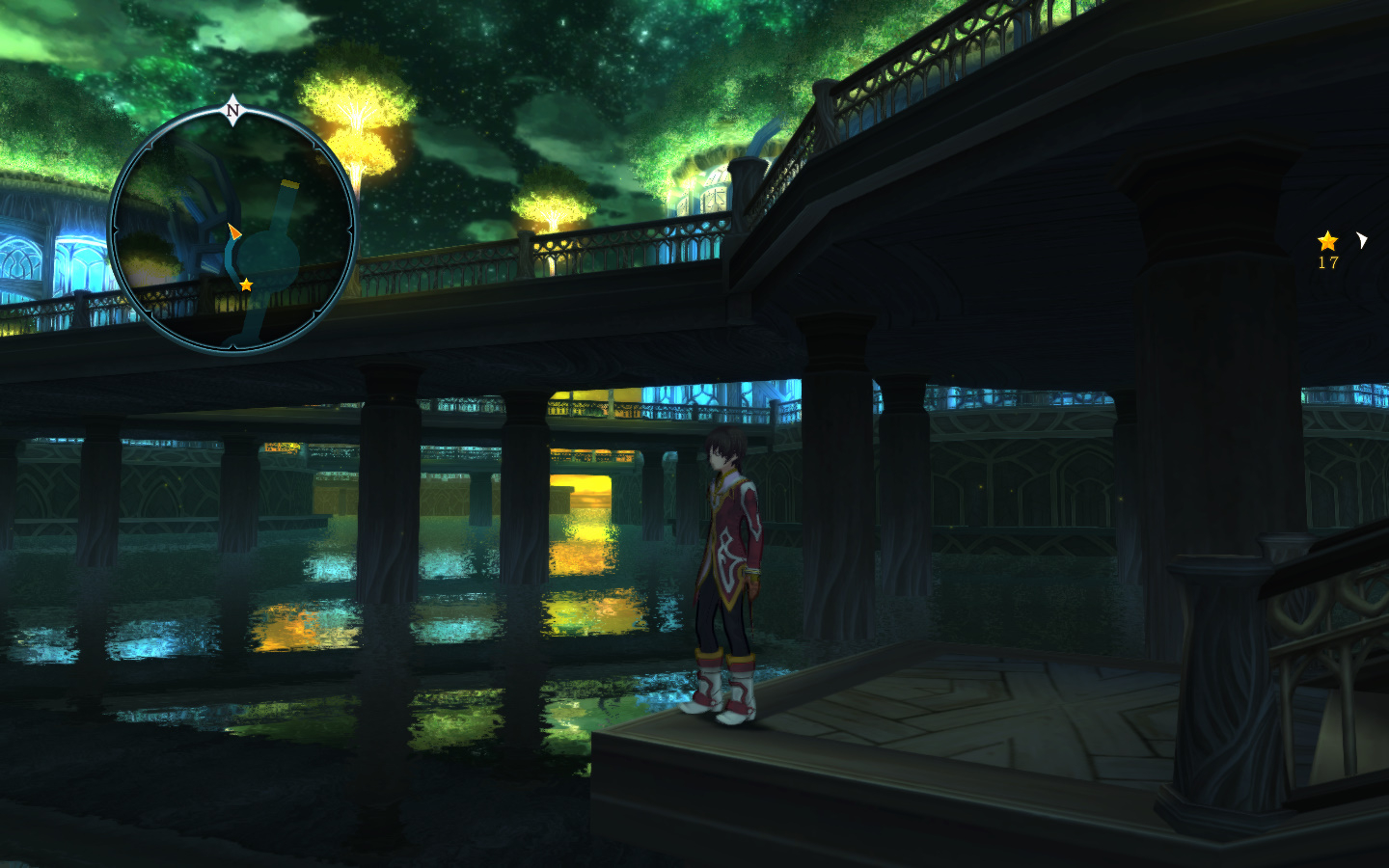Click the orange player arrow on the minimap
This screenshot has height=868, width=1389.
(233, 231)
